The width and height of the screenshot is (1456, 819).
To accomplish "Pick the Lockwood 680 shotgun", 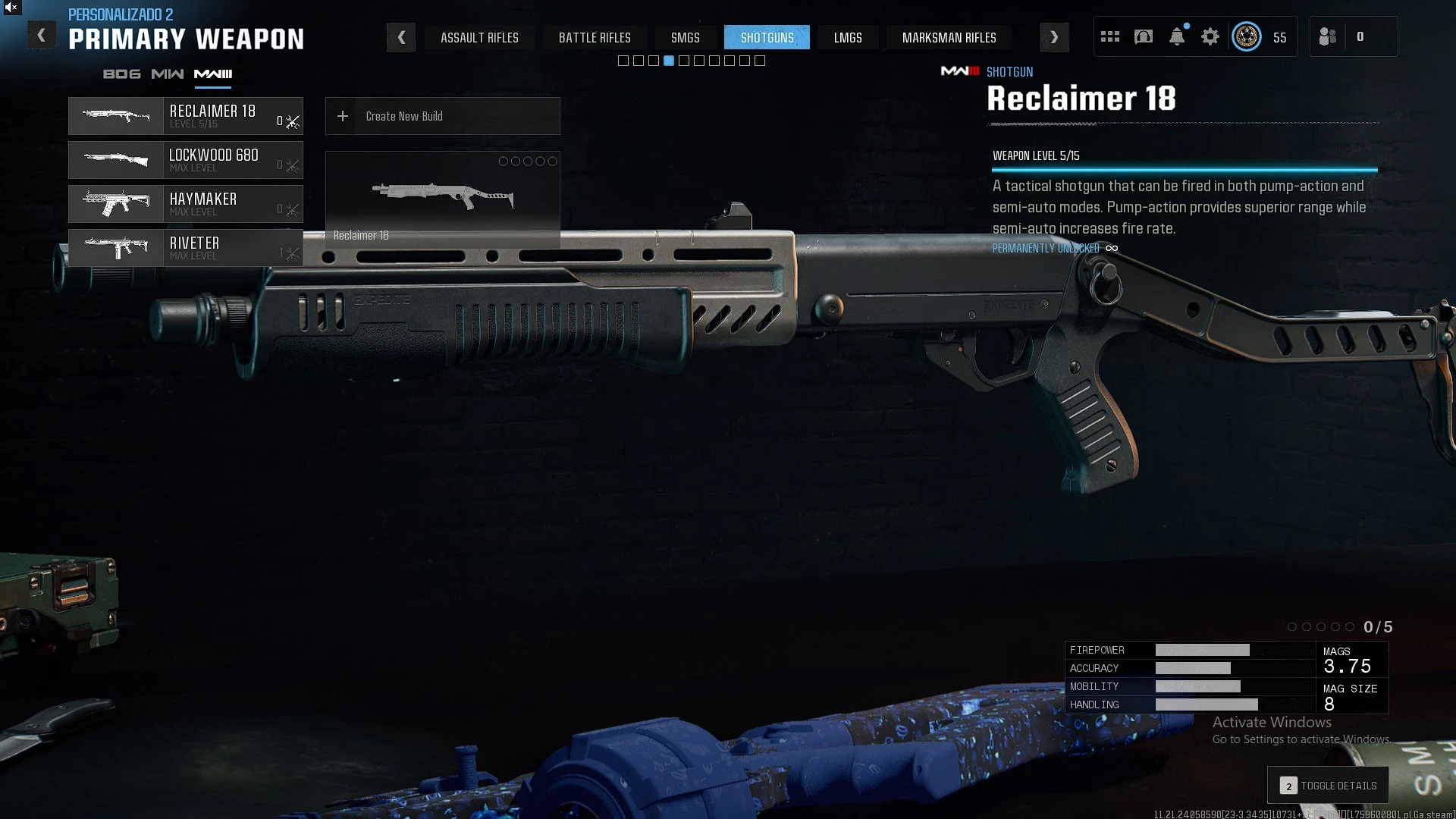I will coord(186,160).
